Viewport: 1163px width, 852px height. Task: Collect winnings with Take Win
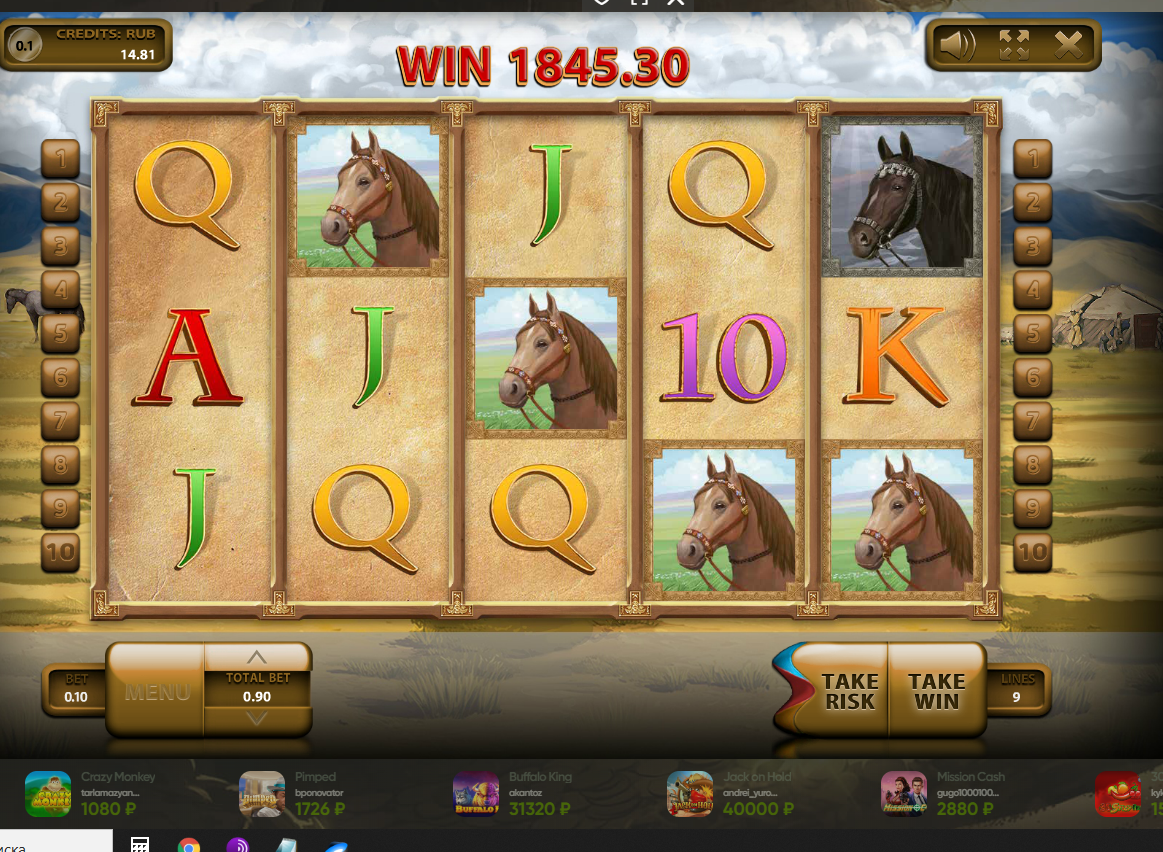pyautogui.click(x=936, y=691)
